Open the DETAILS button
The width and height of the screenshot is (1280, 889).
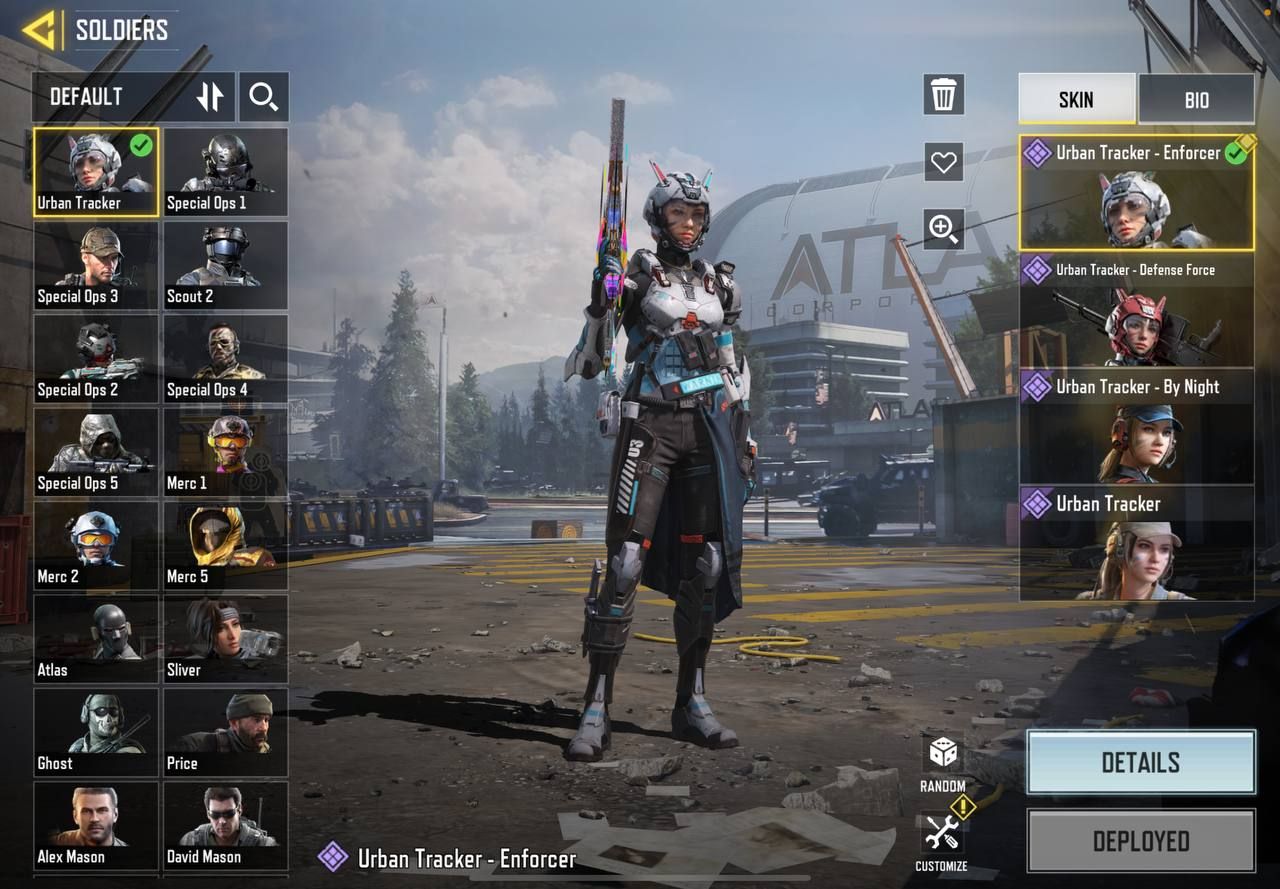pyautogui.click(x=1140, y=762)
